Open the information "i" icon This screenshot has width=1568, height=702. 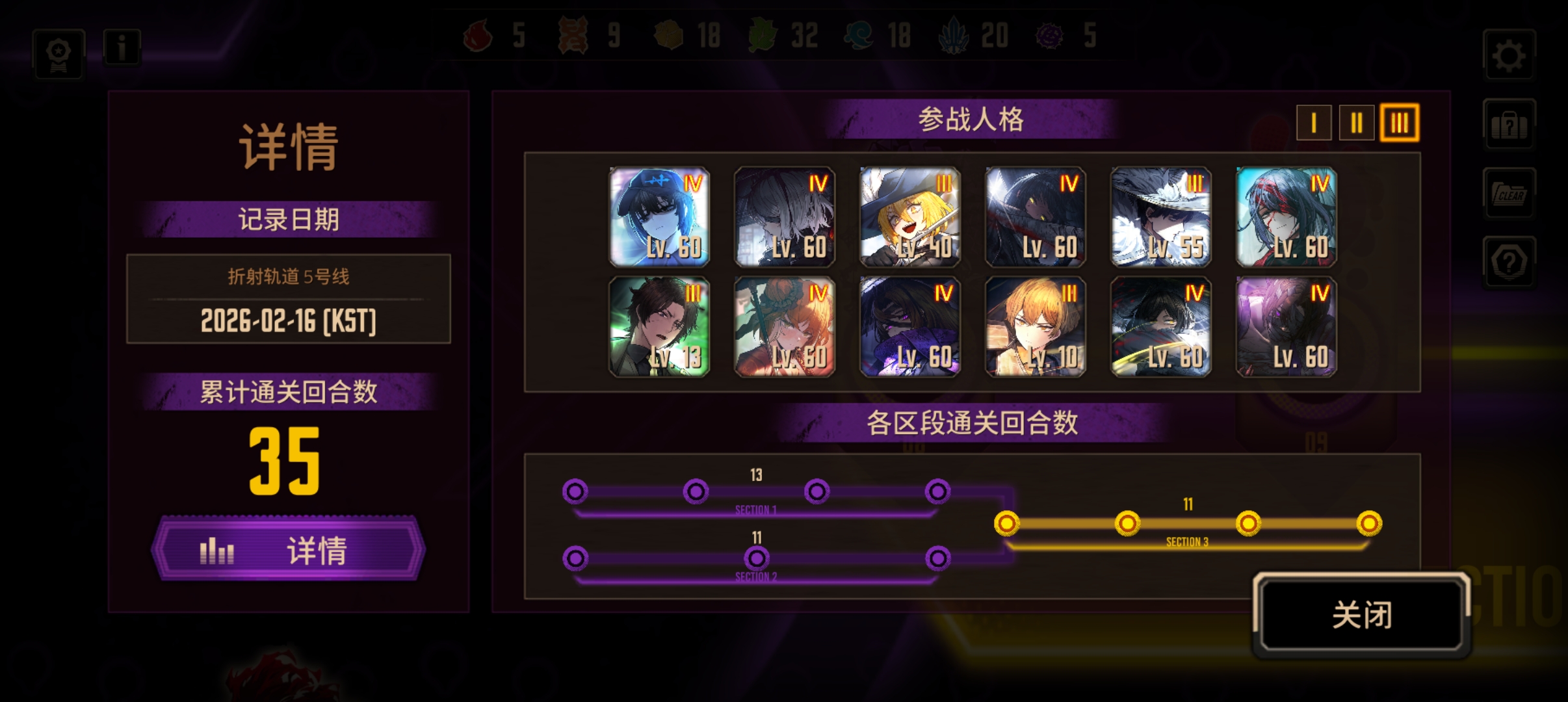[x=122, y=47]
